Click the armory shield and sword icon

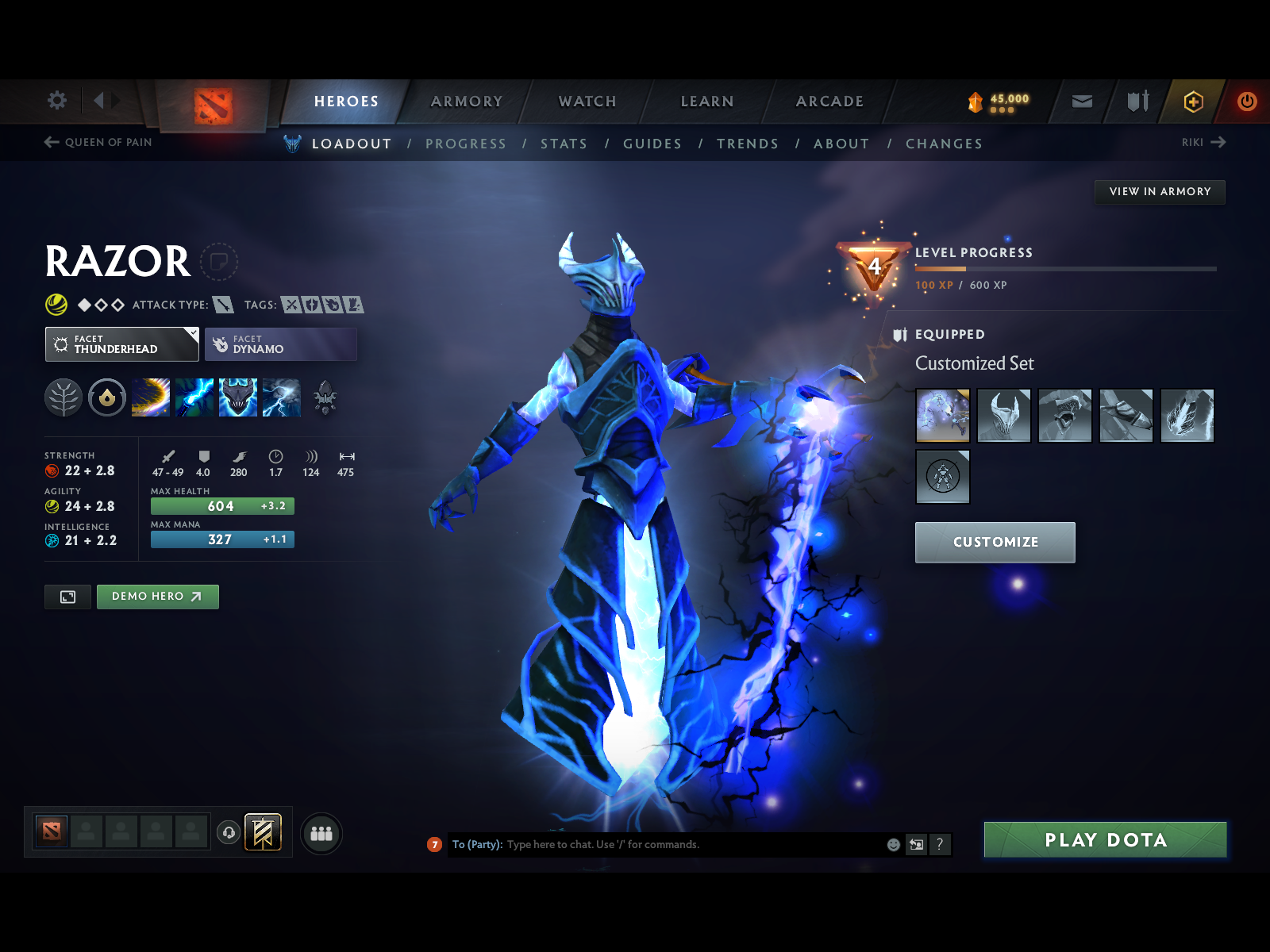tap(1137, 102)
